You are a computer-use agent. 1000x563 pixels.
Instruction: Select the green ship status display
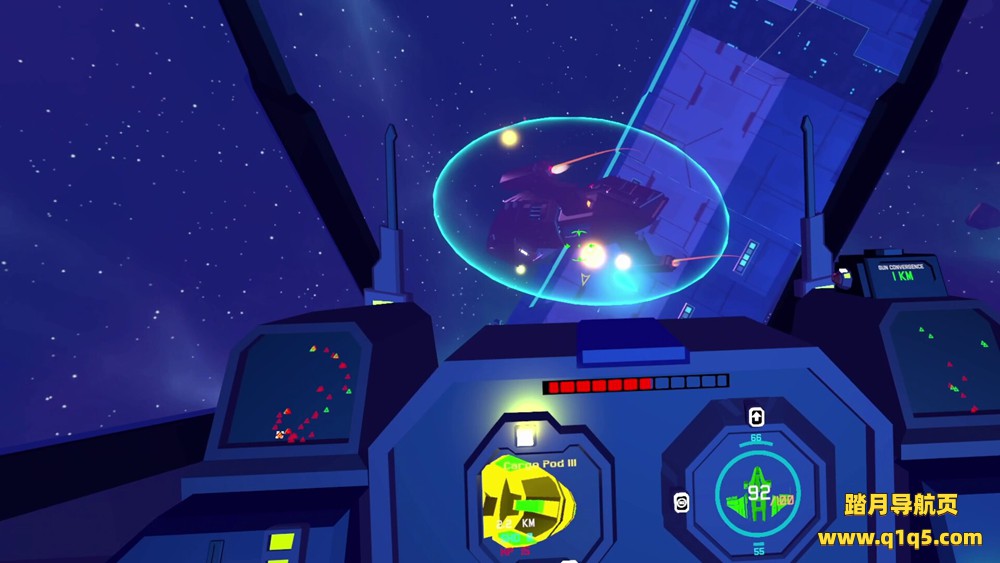pos(757,494)
